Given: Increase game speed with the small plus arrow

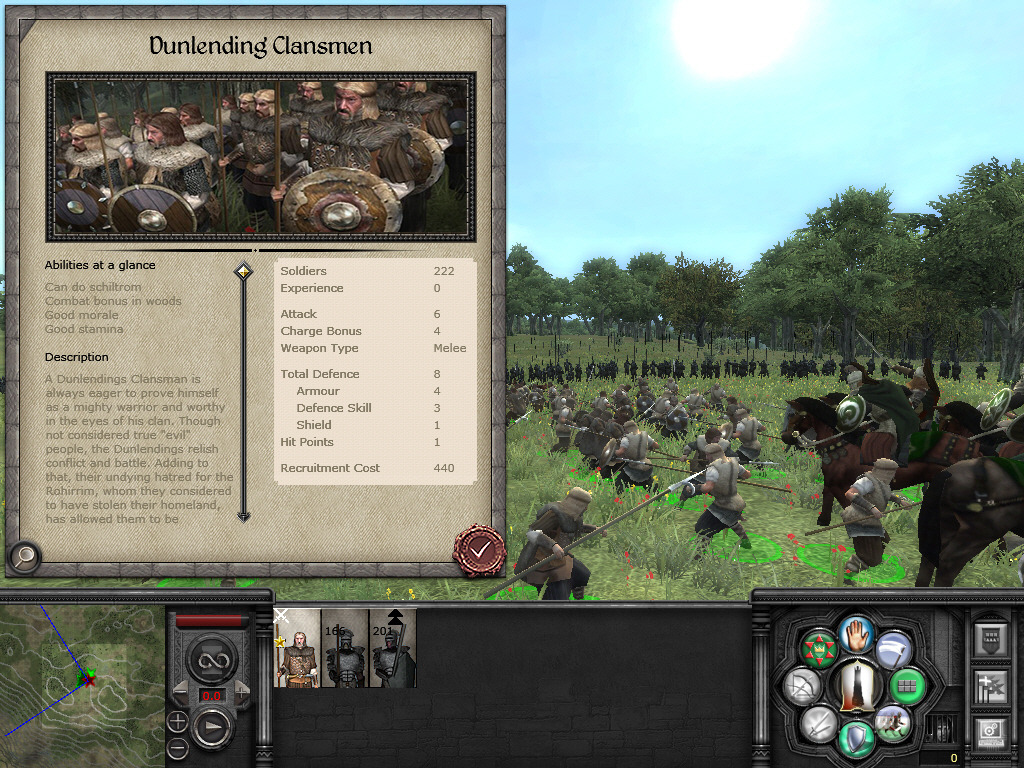Looking at the screenshot, I should [x=240, y=688].
